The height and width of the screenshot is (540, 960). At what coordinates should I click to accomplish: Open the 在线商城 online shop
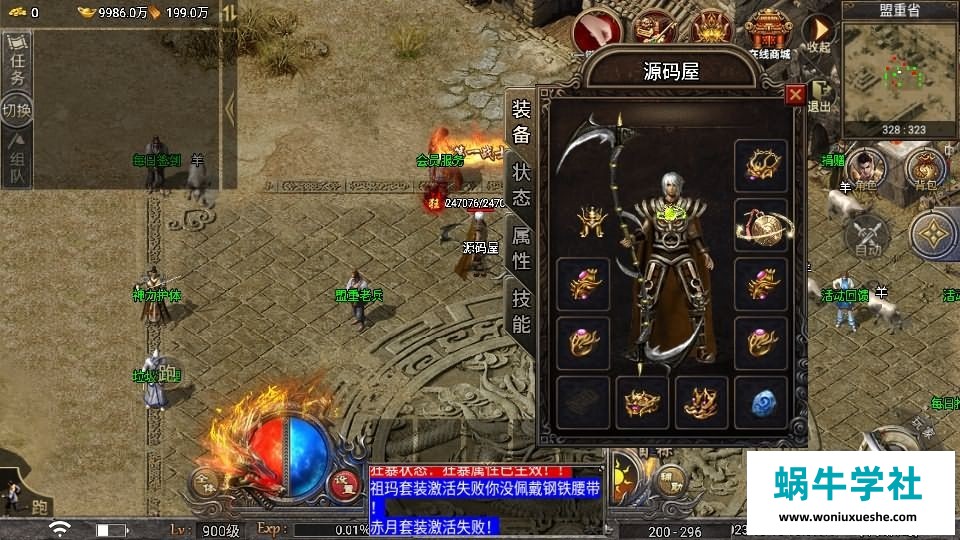[x=769, y=35]
